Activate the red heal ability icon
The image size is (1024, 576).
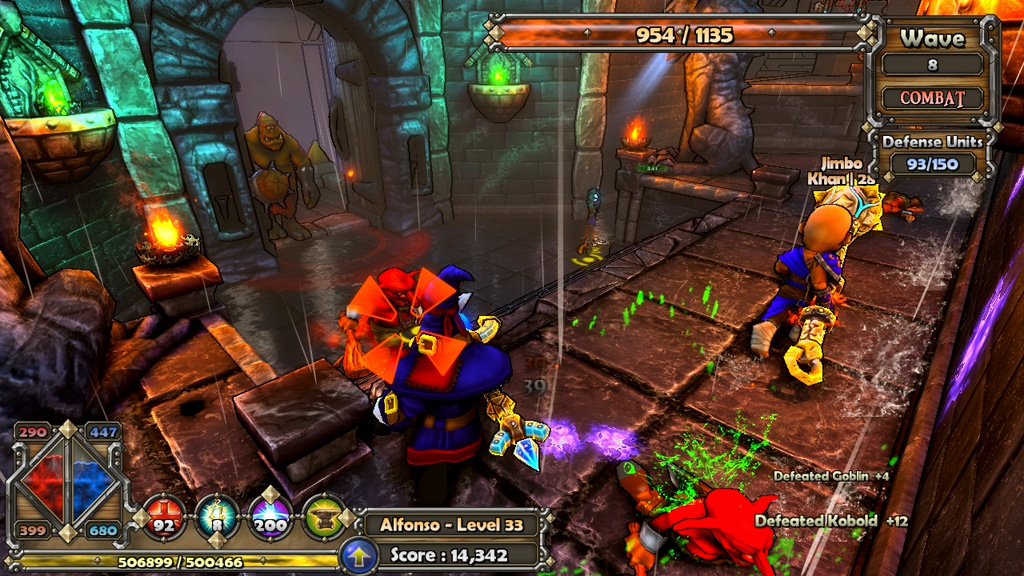(x=162, y=517)
